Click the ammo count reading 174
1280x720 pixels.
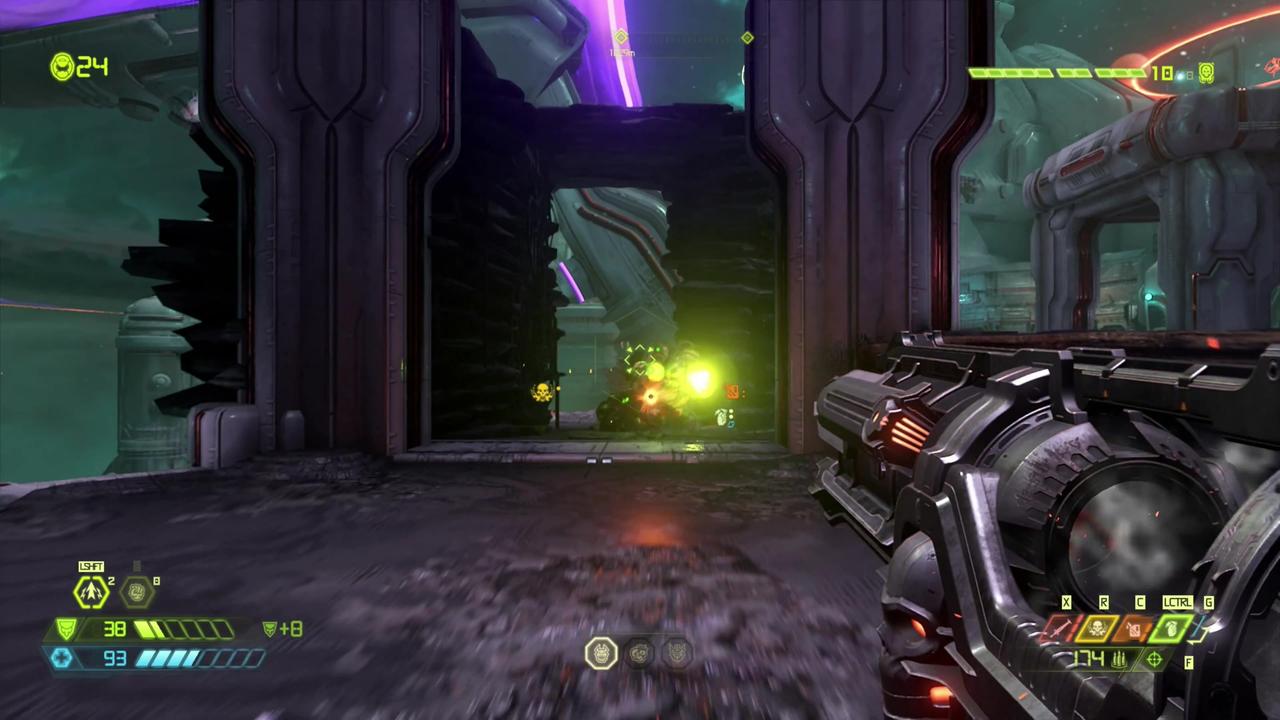(x=1088, y=659)
